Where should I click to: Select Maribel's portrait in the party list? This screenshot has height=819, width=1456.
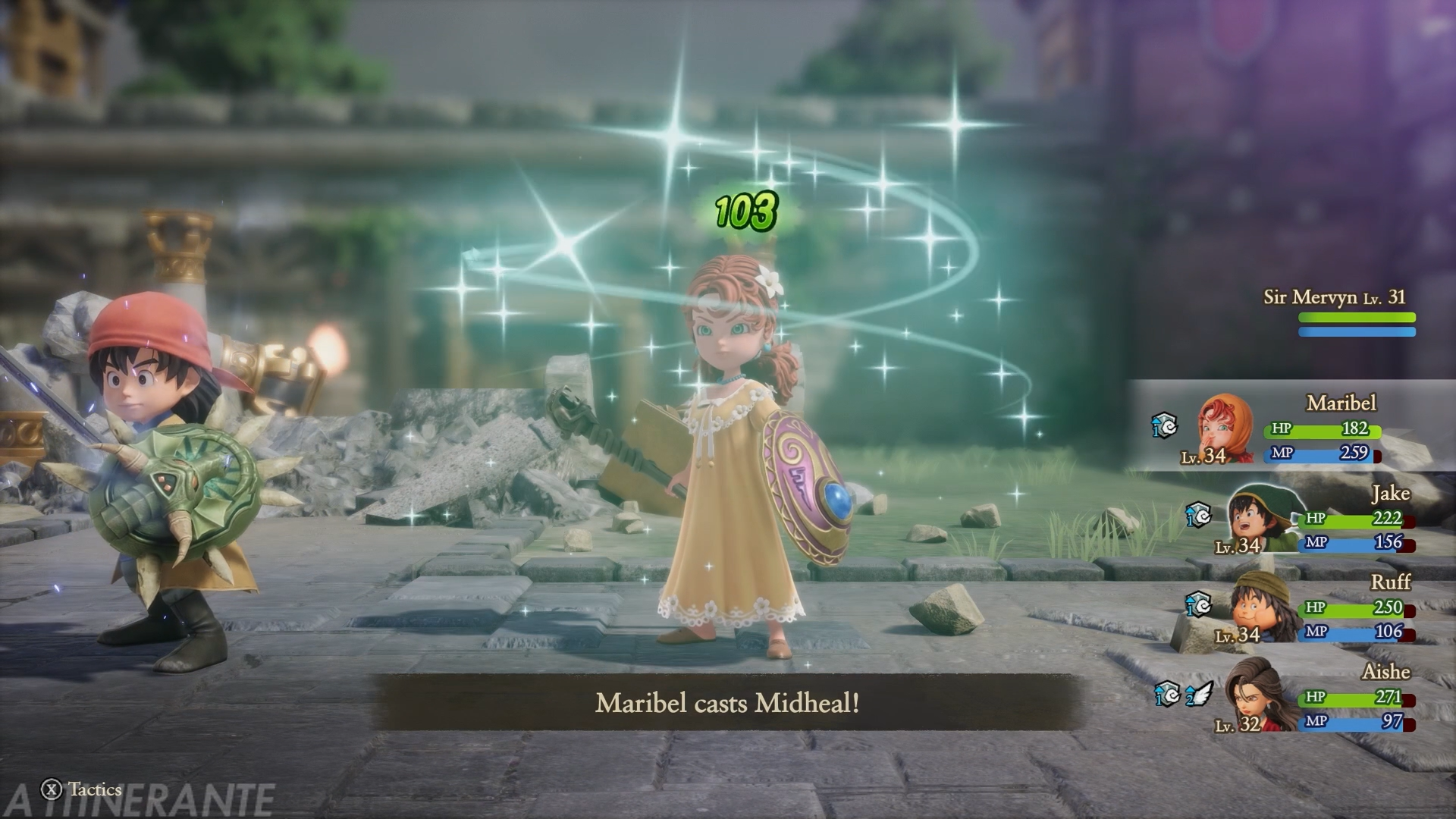1225,428
